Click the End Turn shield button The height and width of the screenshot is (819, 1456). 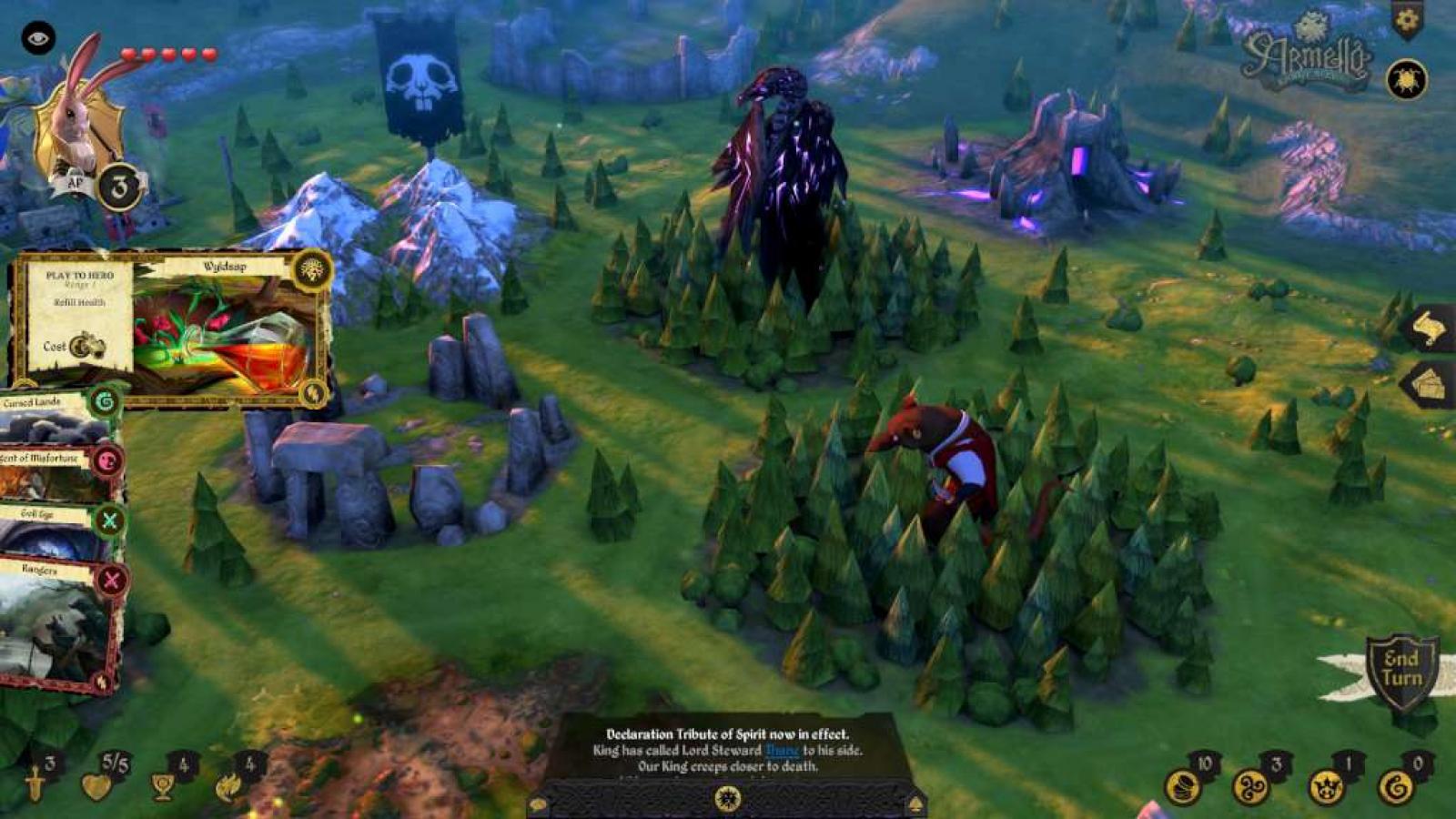pos(1402,670)
